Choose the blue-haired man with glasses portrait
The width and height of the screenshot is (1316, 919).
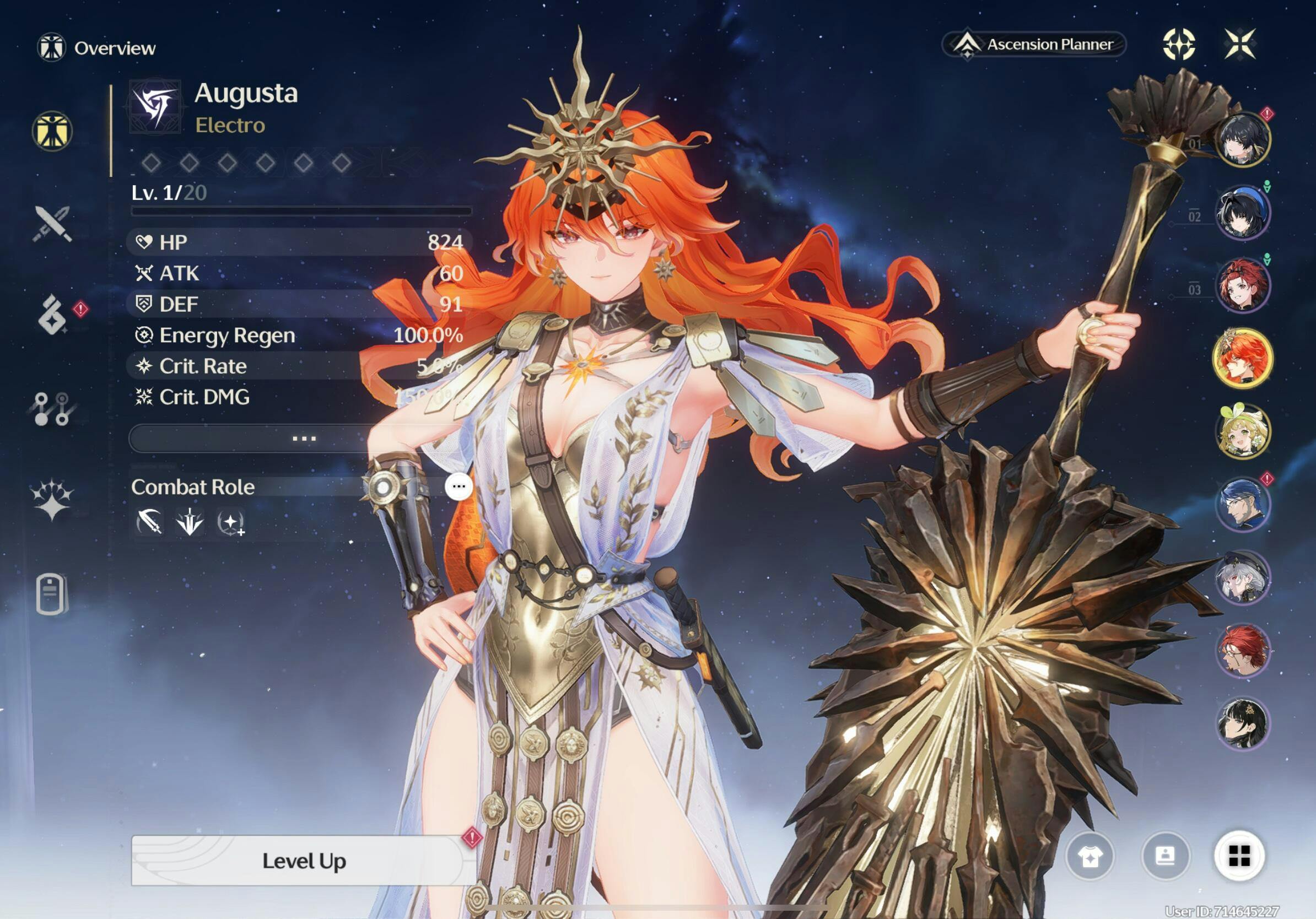(x=1243, y=505)
